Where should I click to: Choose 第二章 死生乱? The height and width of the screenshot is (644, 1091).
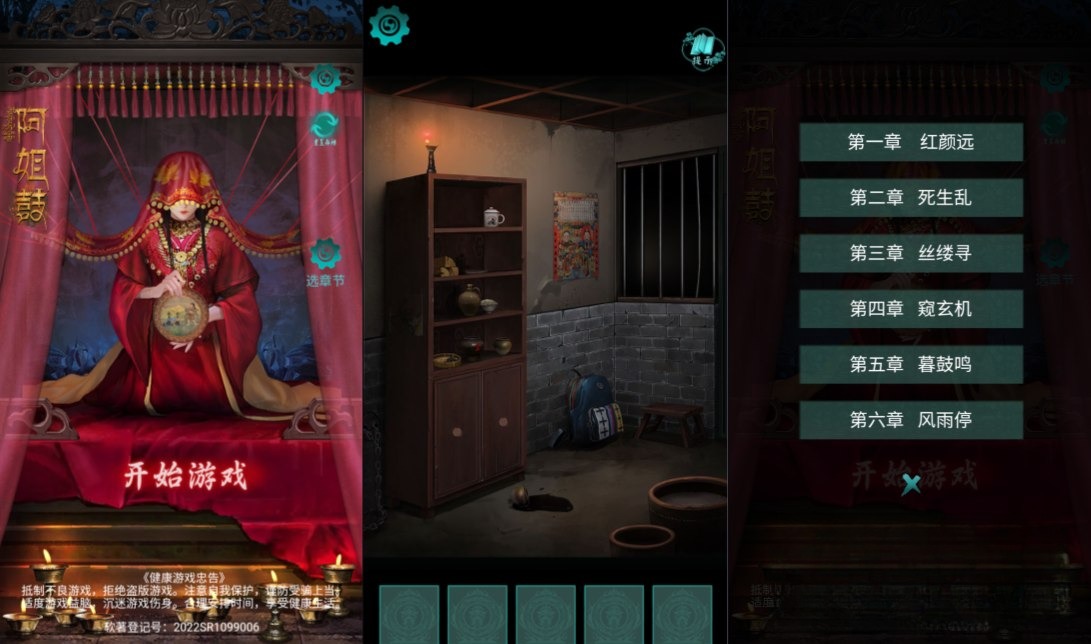coord(910,198)
